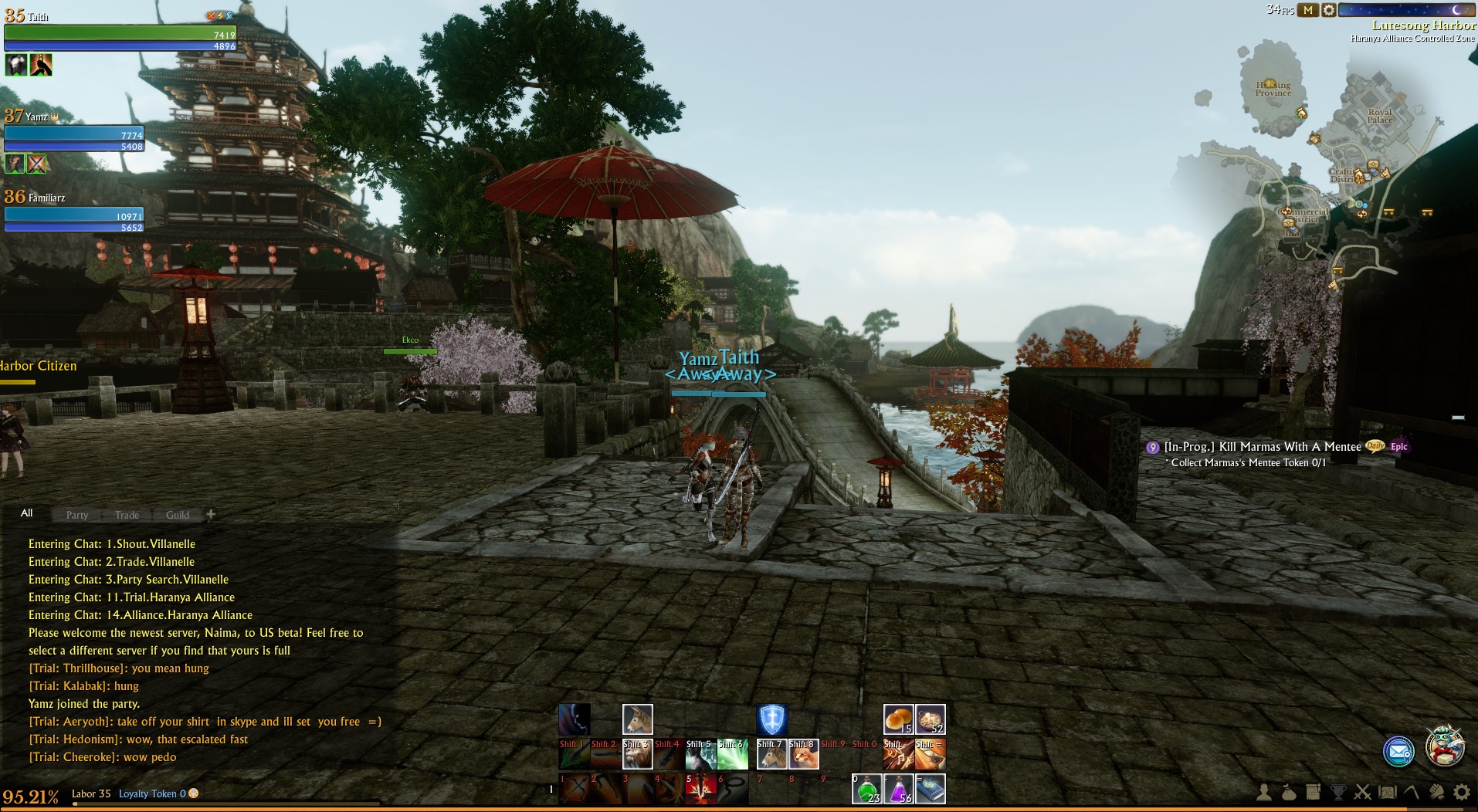Open the crossed swords menu icon
Screen dimensions: 1478x812
[1362, 792]
